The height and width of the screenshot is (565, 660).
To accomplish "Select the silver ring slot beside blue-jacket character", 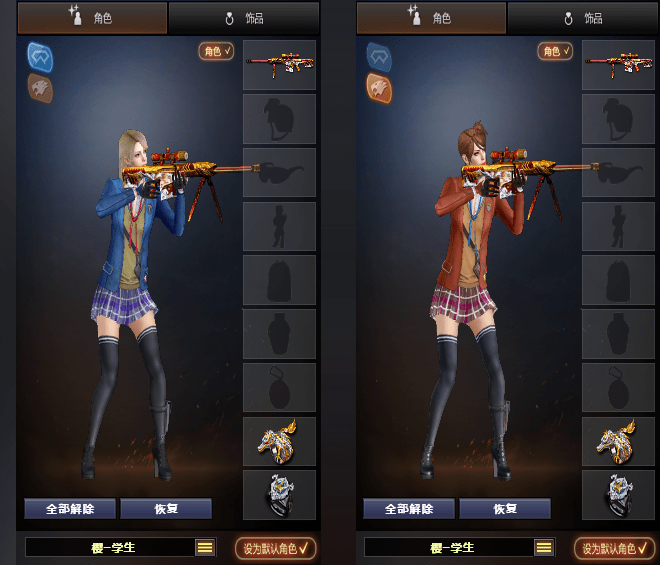I will point(279,495).
